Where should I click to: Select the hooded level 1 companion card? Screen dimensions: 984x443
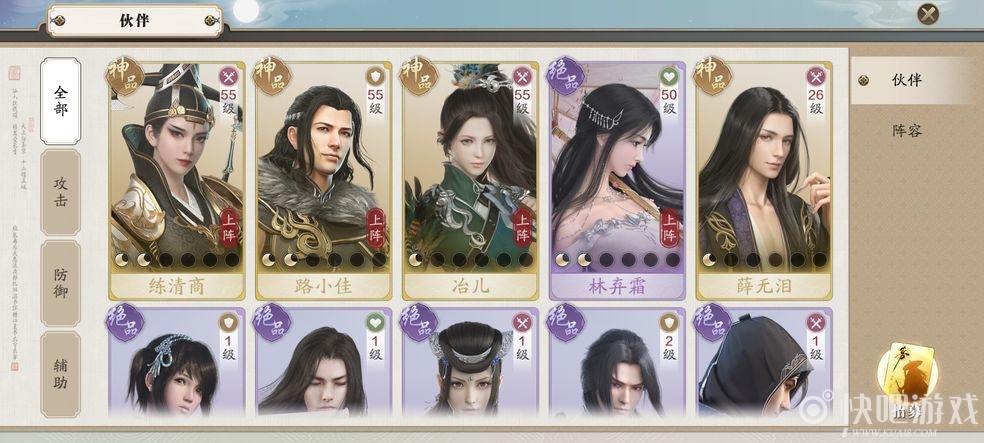(x=764, y=362)
